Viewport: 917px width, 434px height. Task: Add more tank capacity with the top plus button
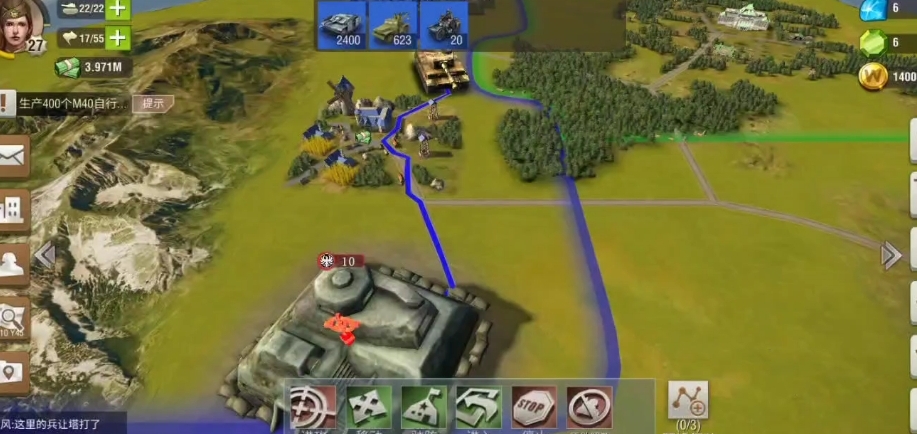pos(118,9)
